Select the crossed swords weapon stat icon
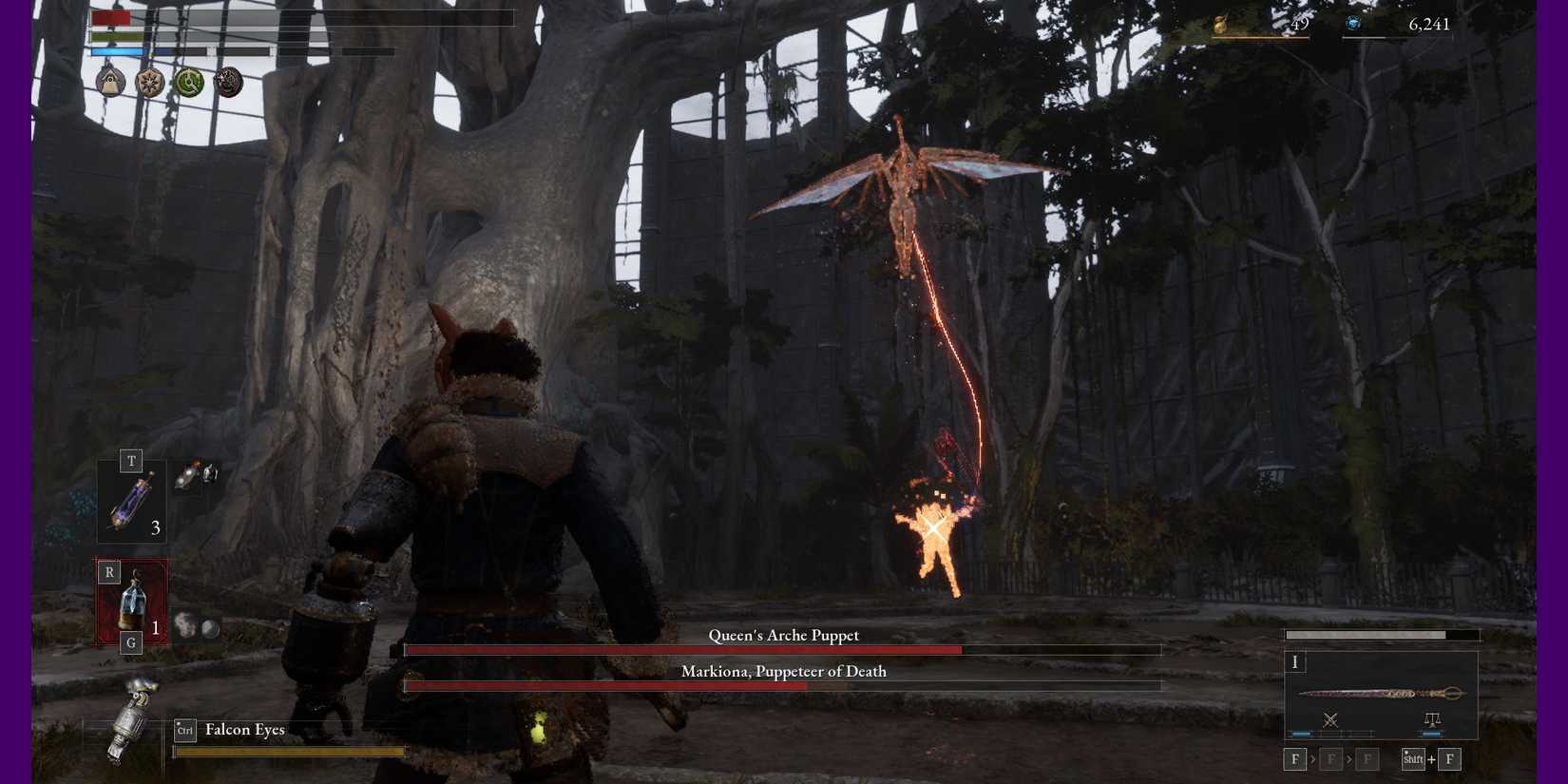Viewport: 1568px width, 784px height. [x=1330, y=720]
